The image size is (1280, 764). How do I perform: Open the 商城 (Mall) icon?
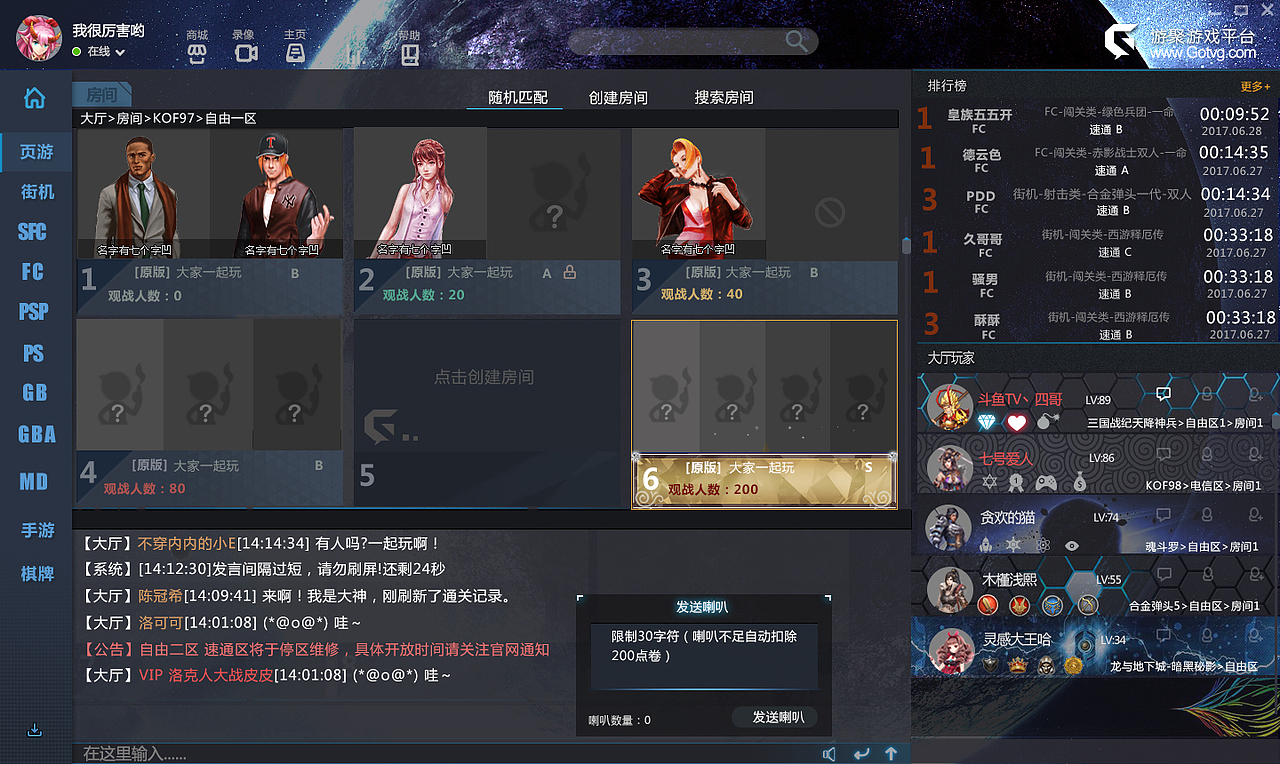[x=196, y=52]
